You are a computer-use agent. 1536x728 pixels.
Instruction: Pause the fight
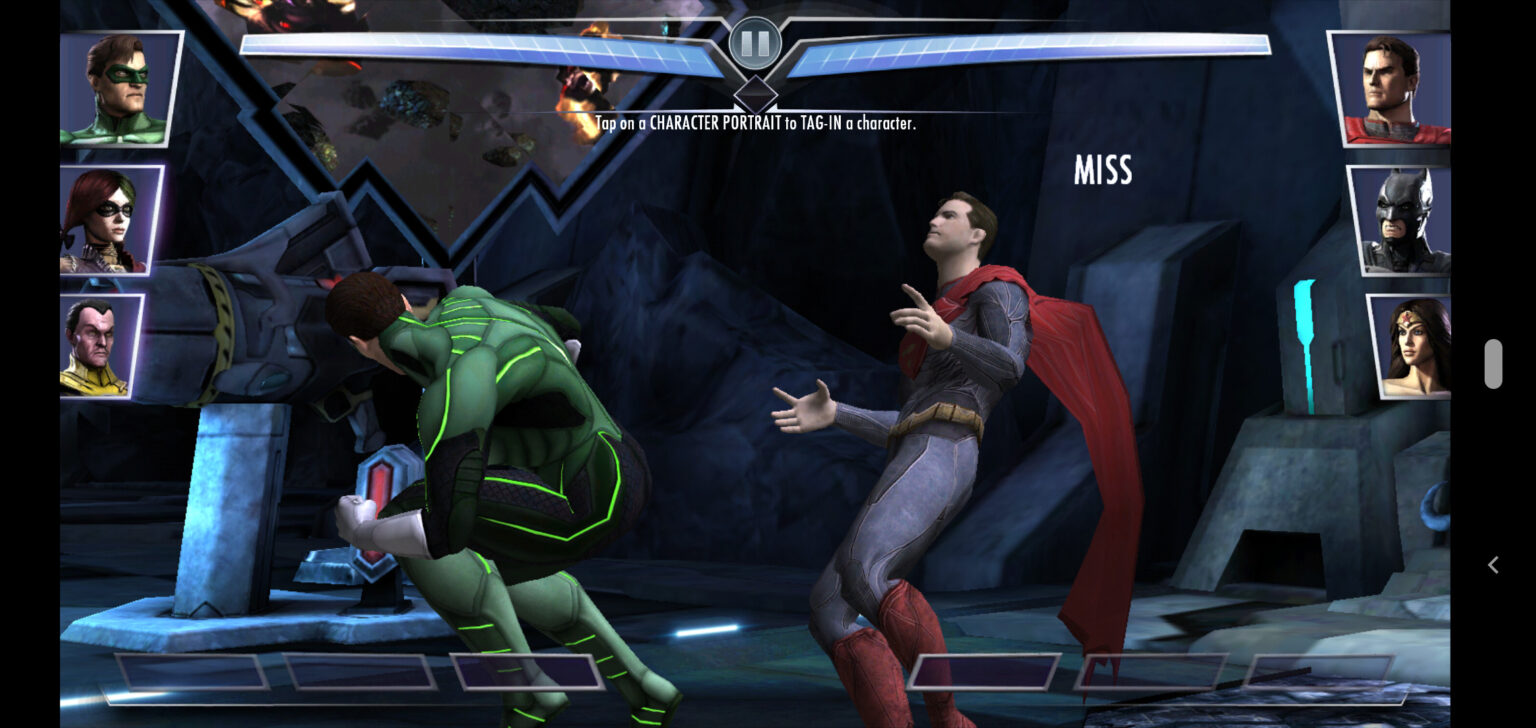755,44
